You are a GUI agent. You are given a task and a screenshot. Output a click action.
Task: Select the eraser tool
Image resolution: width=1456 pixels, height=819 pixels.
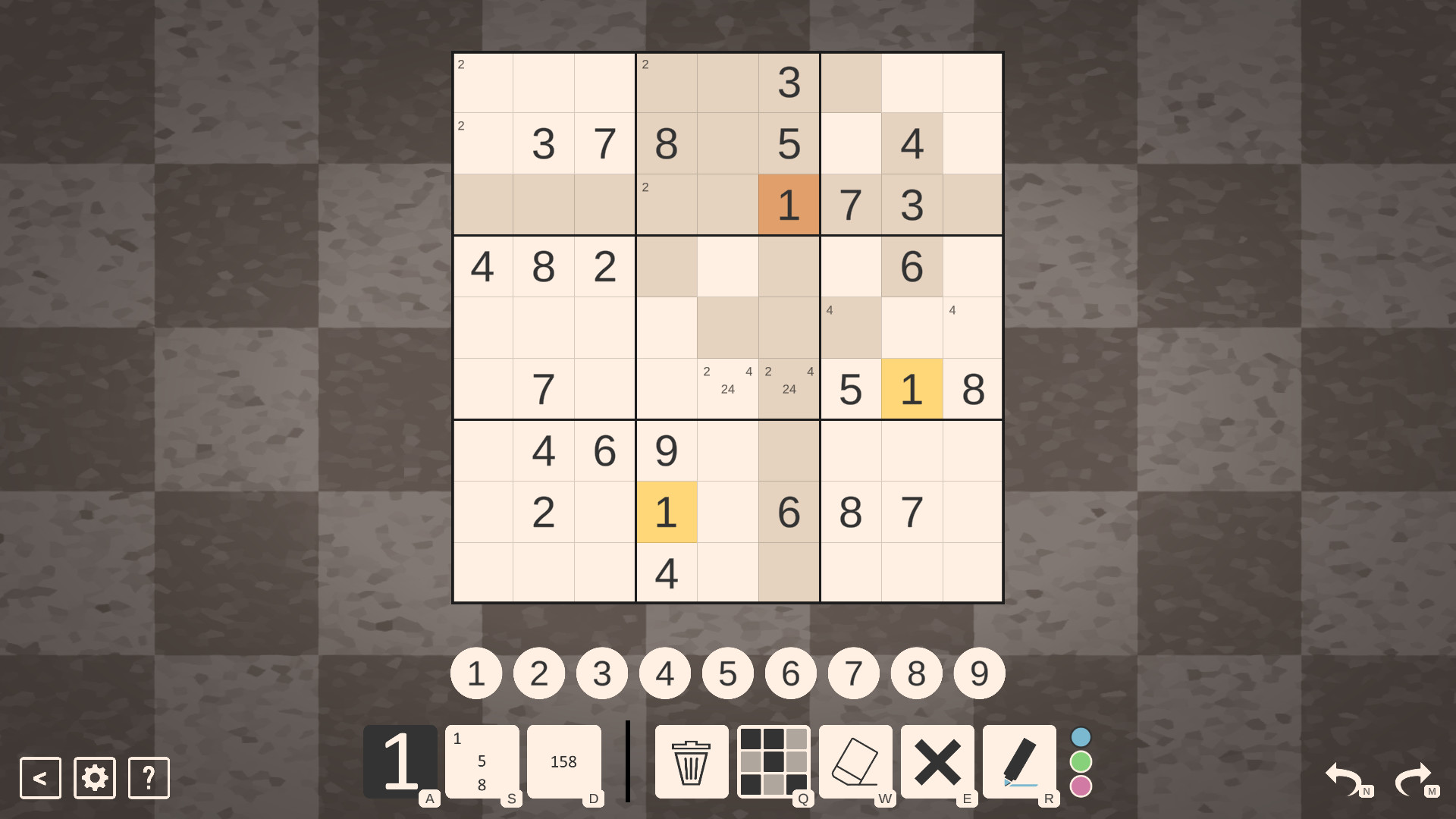tap(856, 761)
